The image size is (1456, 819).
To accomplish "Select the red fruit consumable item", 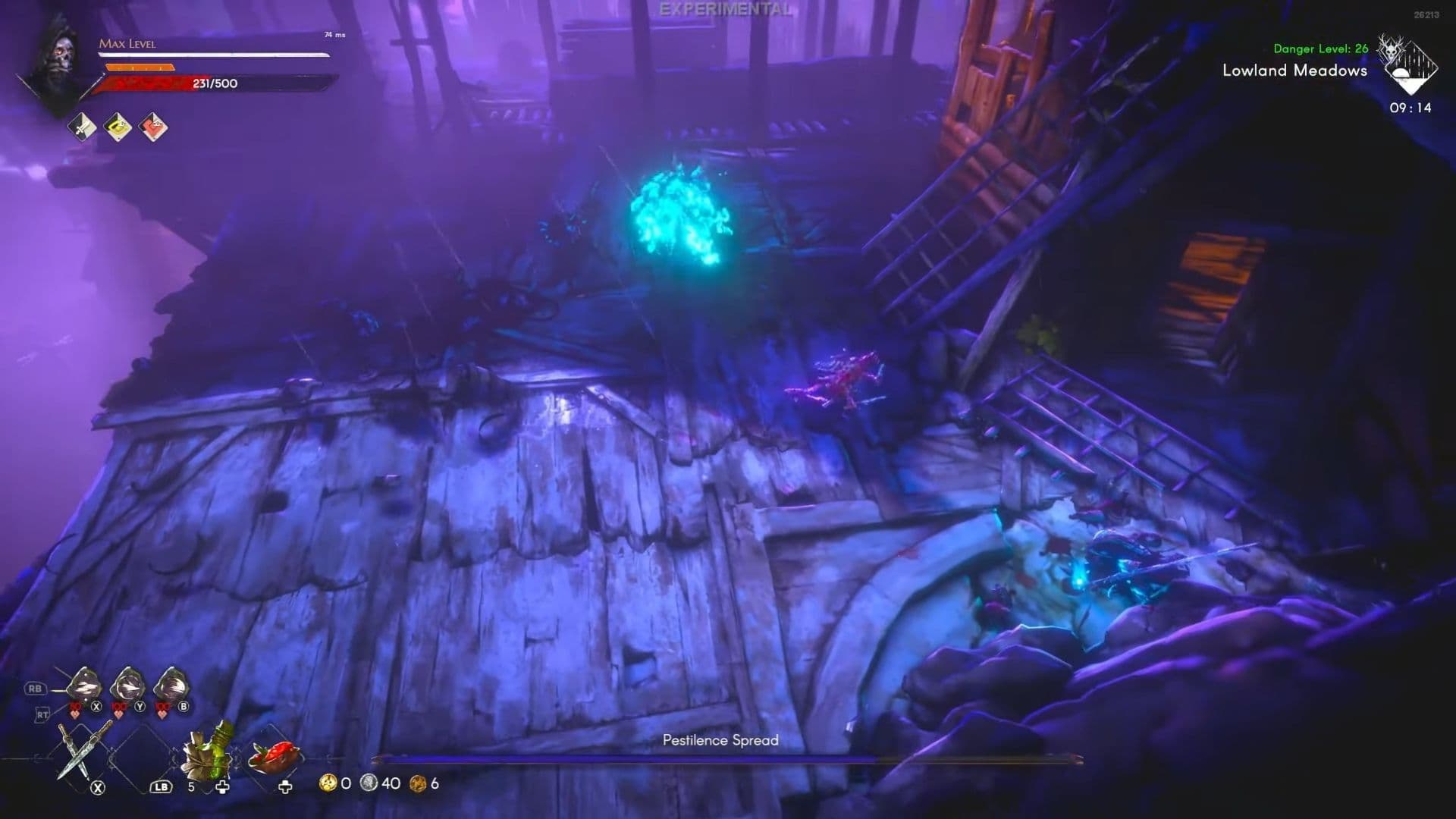I will click(x=275, y=757).
